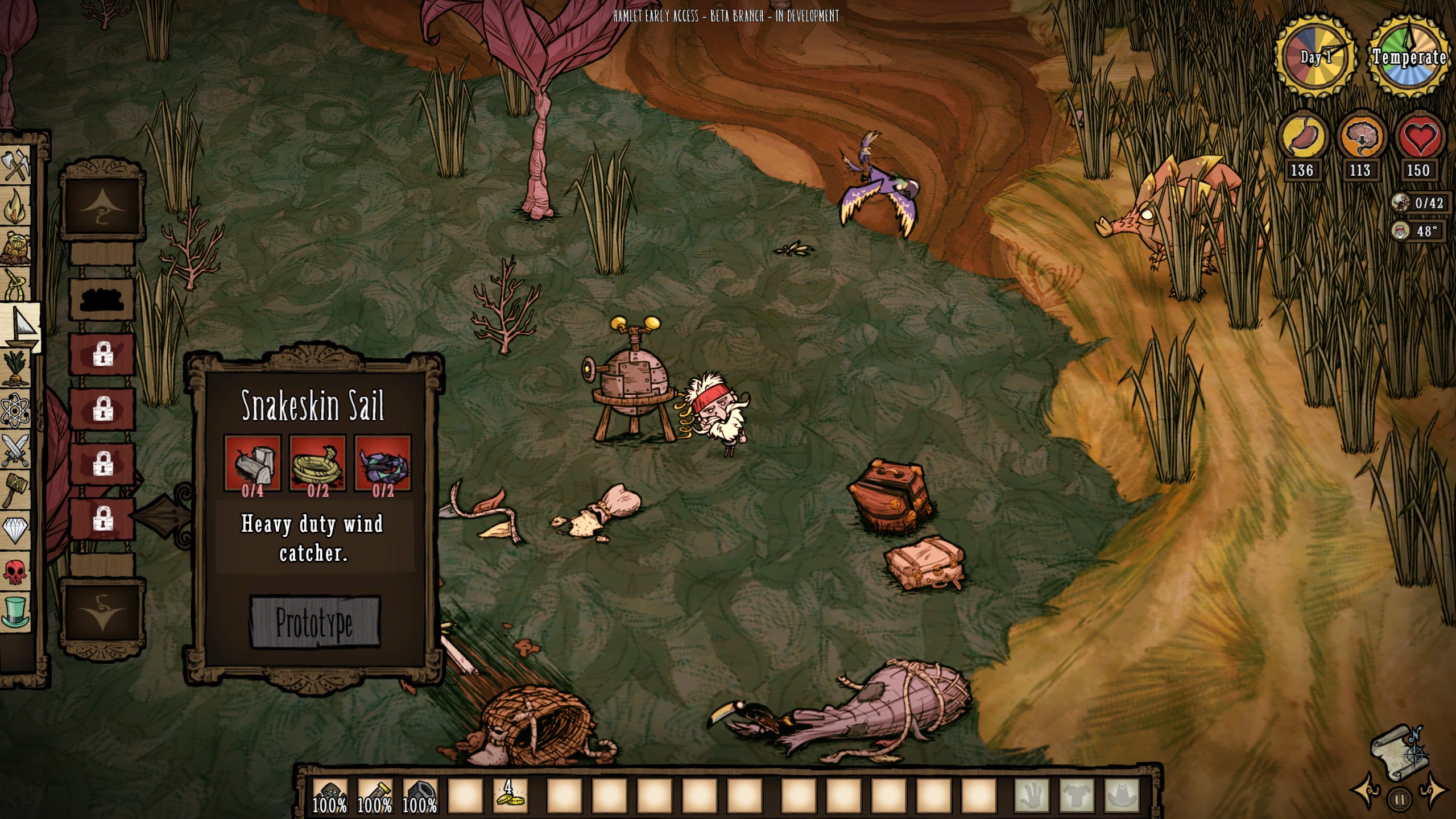Switch to the Magic tab with red skull
Screen dimensions: 1456x819
(16, 571)
